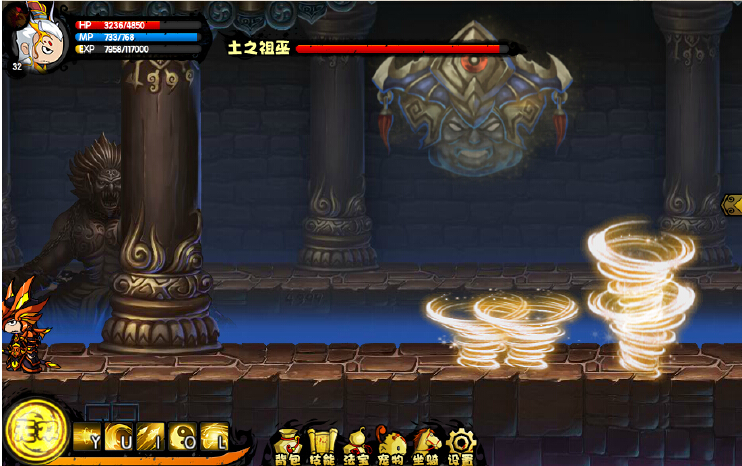742x466 pixels.
Task: Trigger the round golden 无双 ultimate button
Action: point(35,432)
